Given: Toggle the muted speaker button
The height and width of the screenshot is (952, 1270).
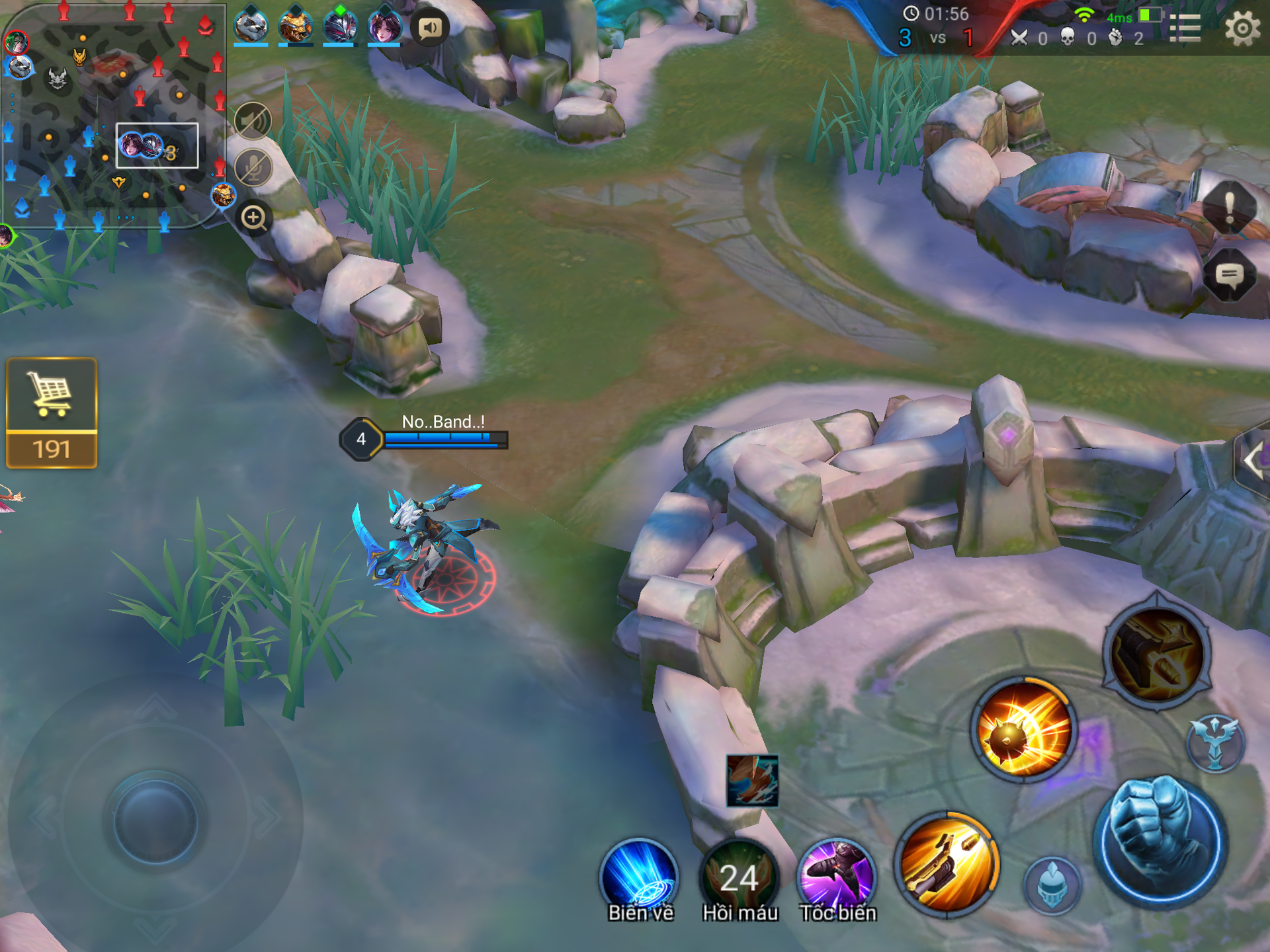Looking at the screenshot, I should 253,121.
